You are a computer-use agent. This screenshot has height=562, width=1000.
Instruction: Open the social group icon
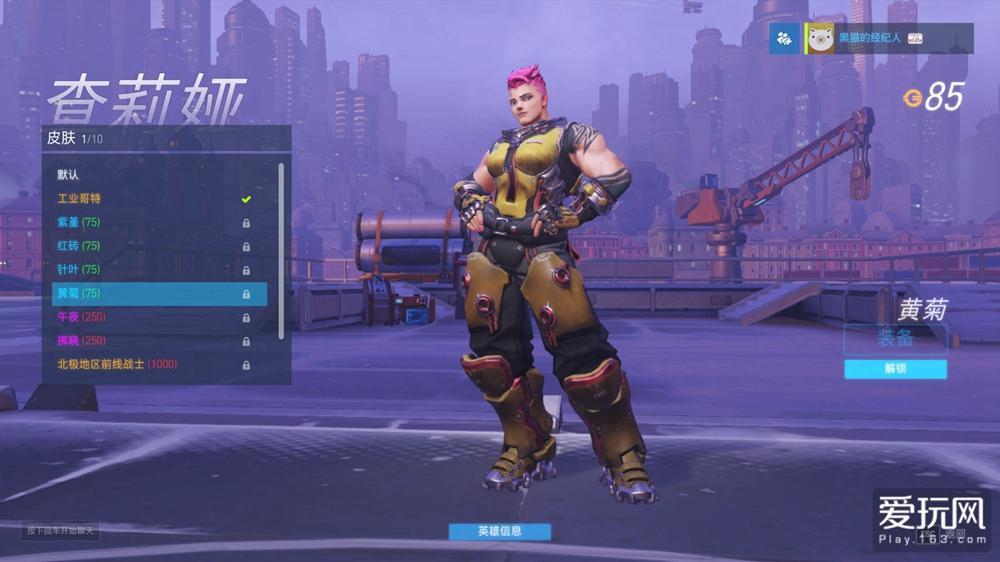tap(785, 38)
